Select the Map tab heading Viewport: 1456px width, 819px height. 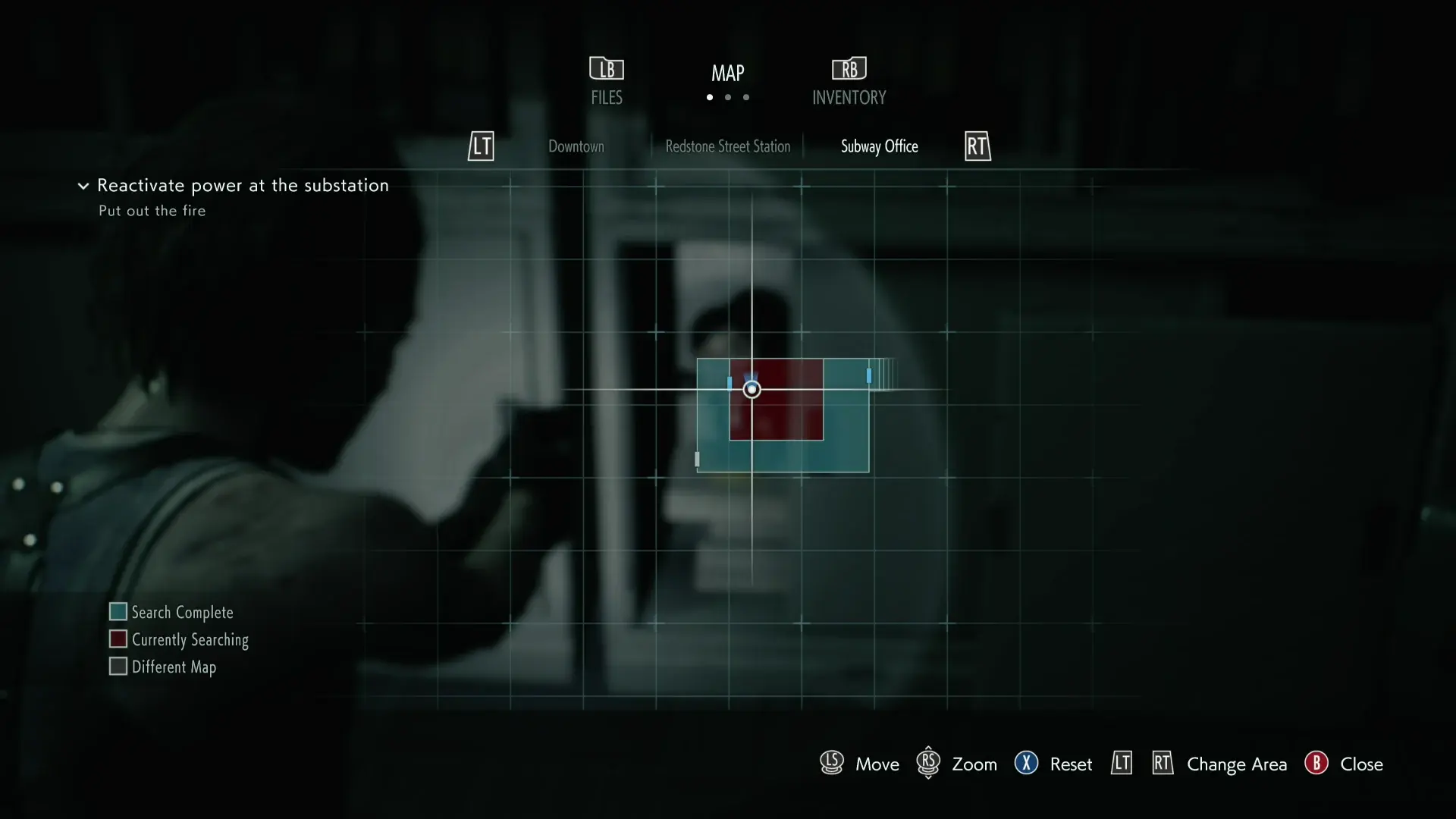[x=727, y=74]
